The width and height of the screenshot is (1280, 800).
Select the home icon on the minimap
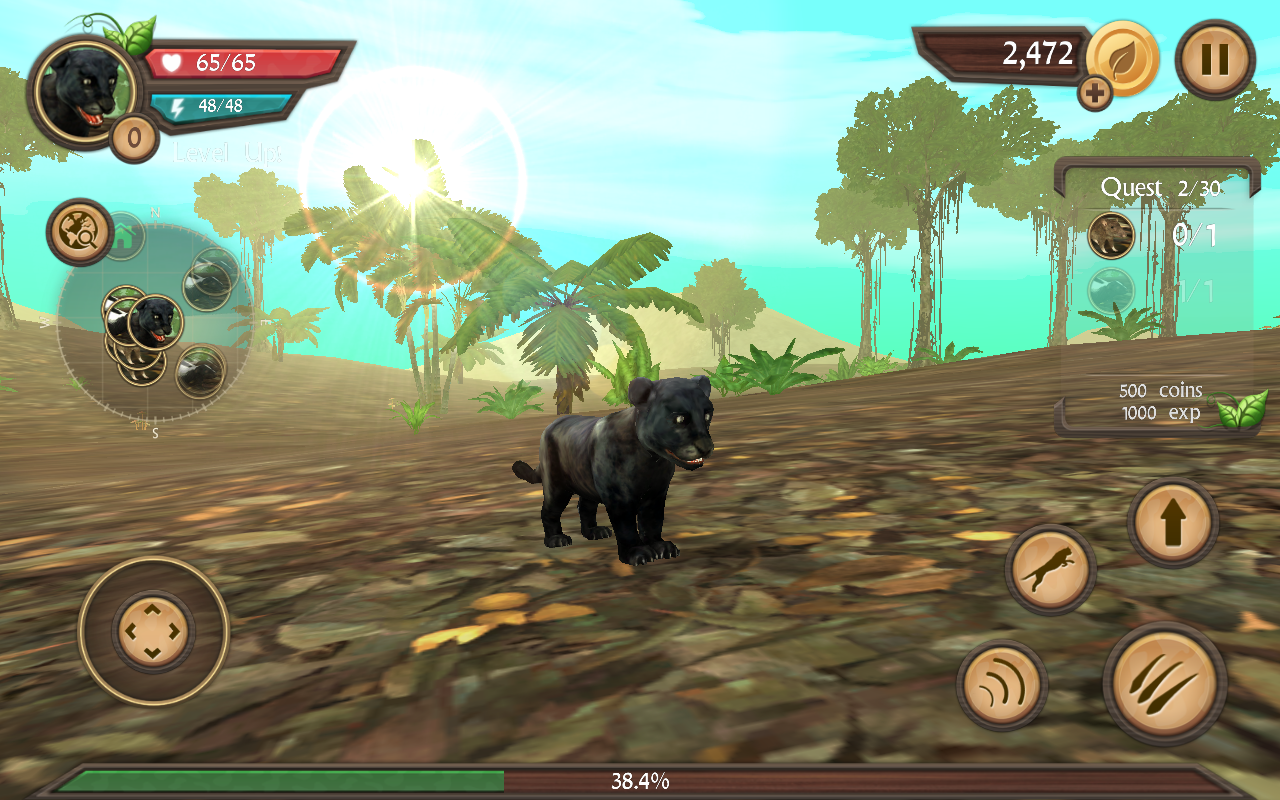pos(123,234)
